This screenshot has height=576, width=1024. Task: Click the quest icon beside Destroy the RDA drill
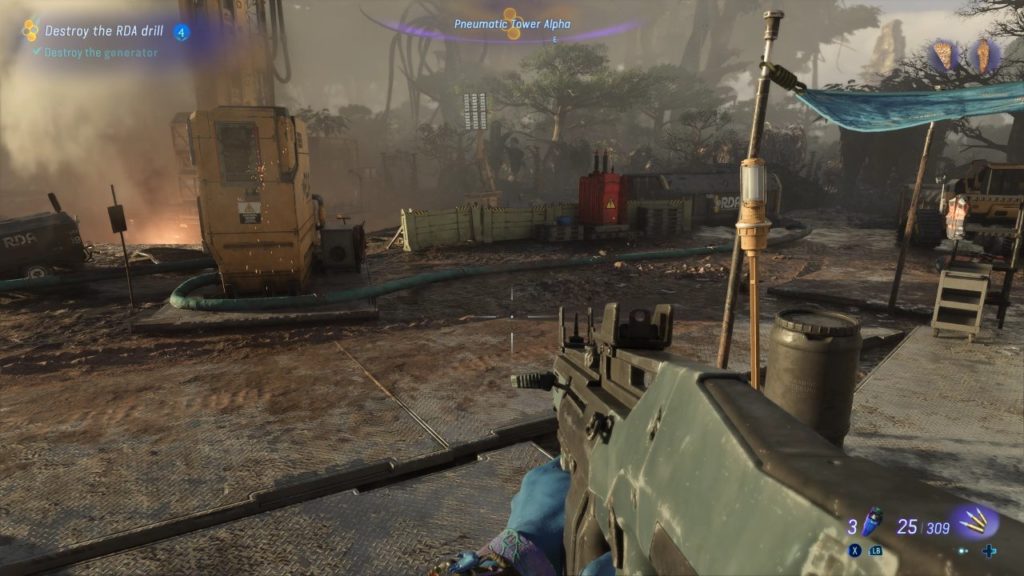(30, 31)
